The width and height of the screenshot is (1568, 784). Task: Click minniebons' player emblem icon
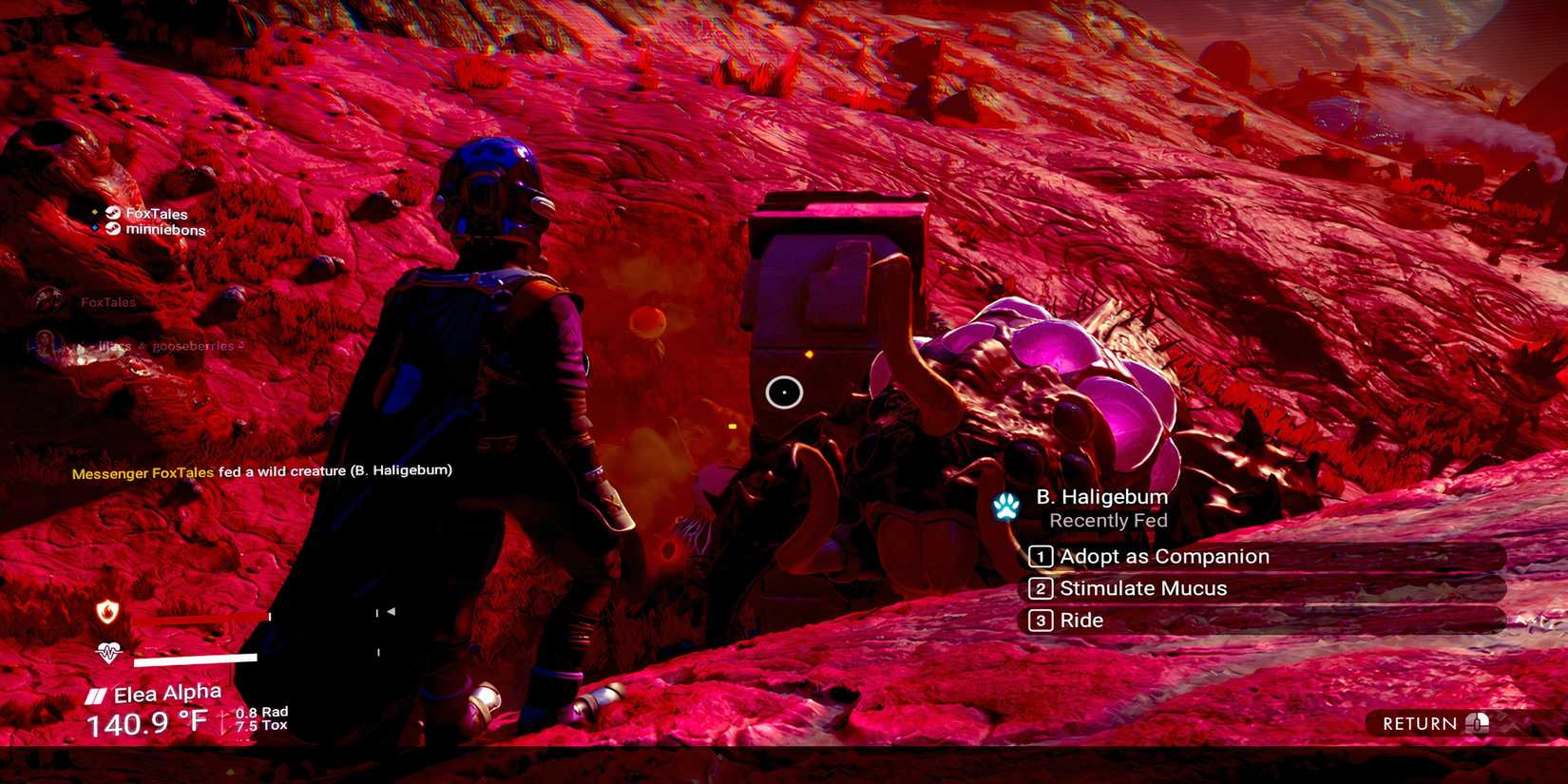click(113, 229)
